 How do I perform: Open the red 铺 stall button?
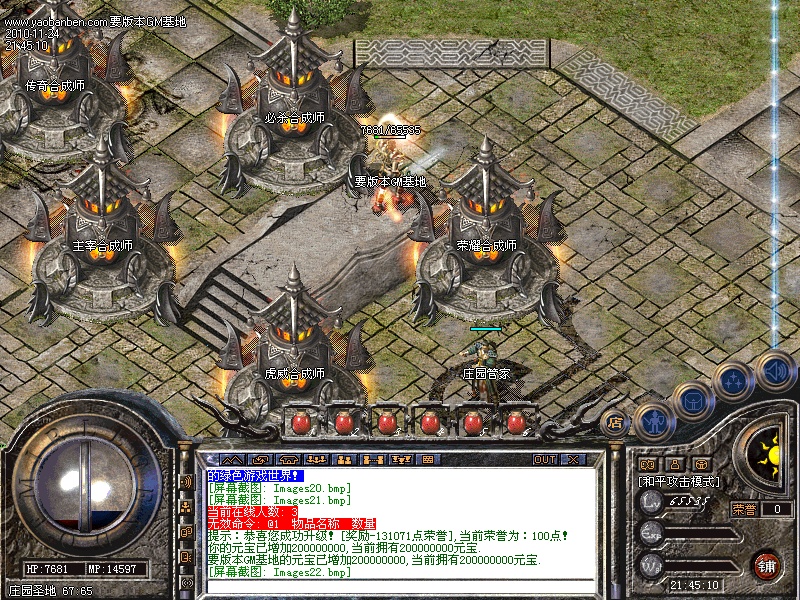(x=767, y=564)
